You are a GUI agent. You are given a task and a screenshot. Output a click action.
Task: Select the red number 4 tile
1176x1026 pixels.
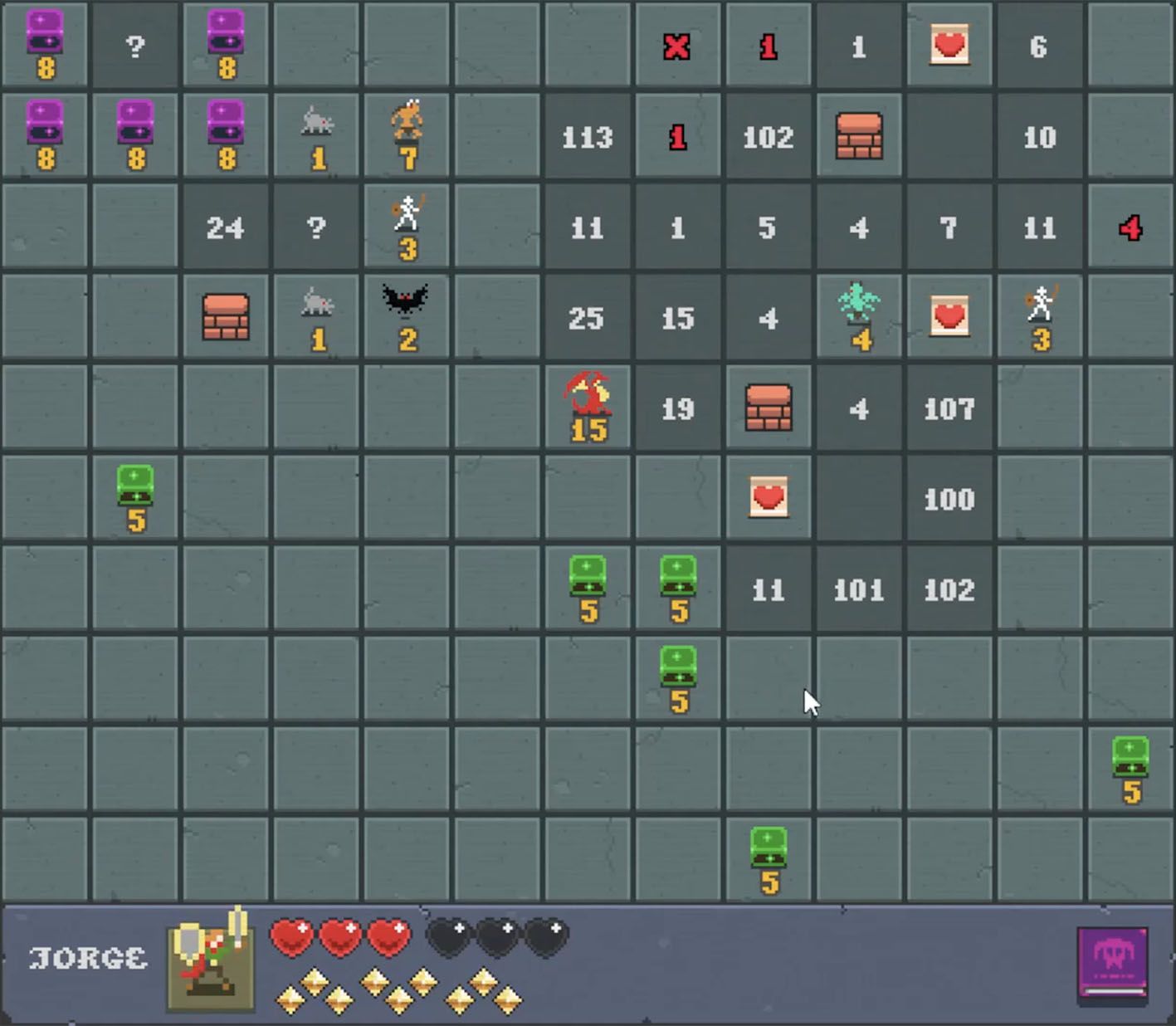click(x=1130, y=227)
